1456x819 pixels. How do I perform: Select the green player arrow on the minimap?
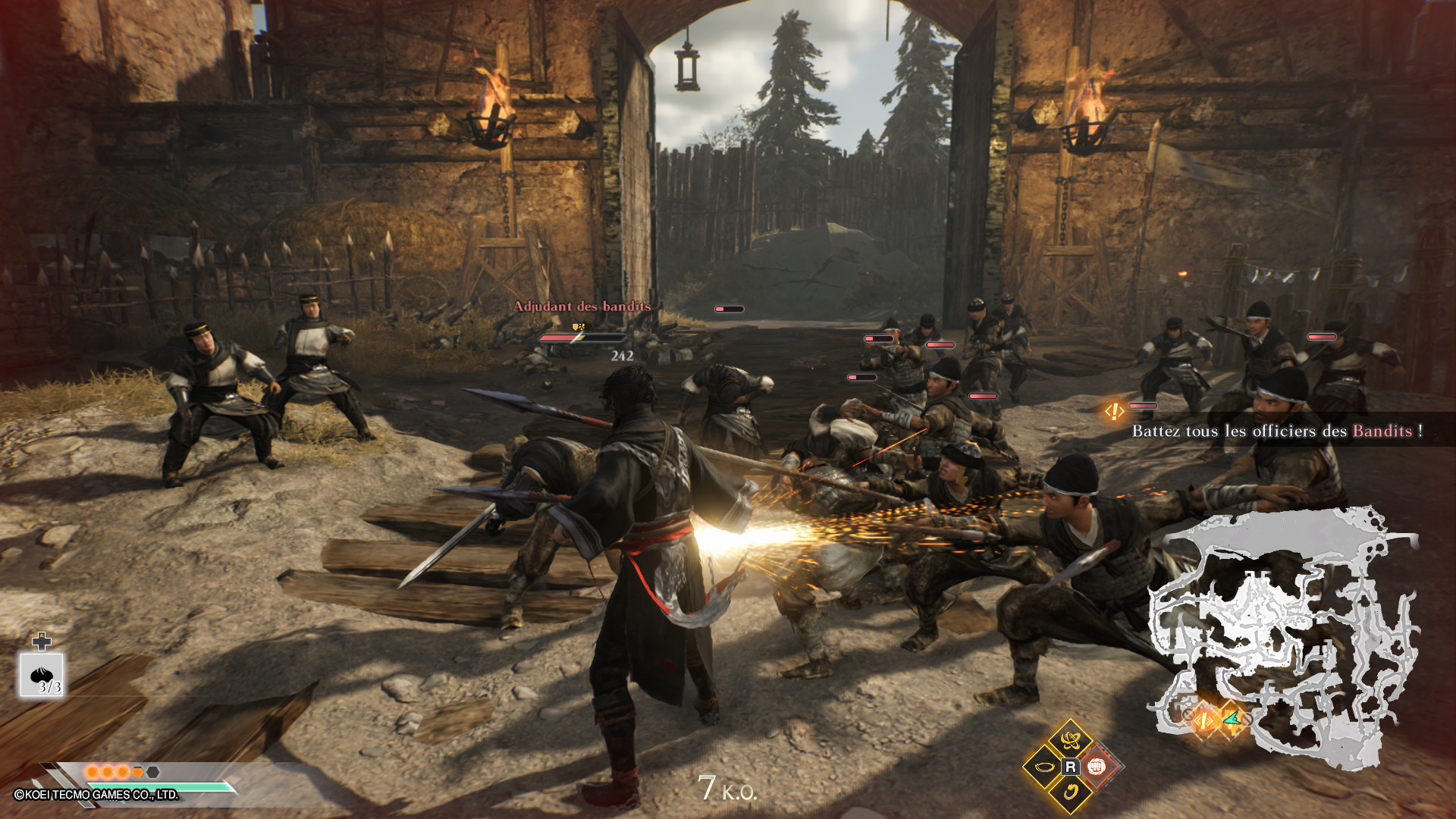(x=1232, y=718)
